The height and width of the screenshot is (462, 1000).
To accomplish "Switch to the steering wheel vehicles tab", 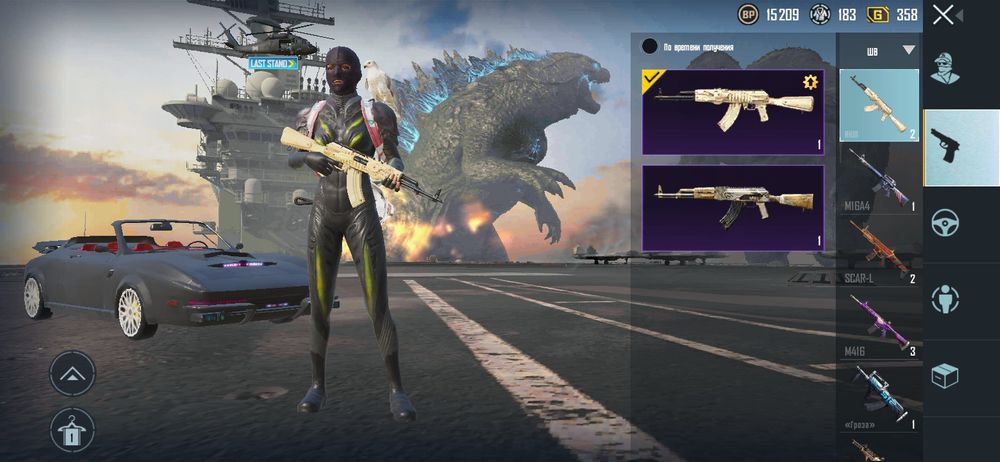I will (945, 222).
